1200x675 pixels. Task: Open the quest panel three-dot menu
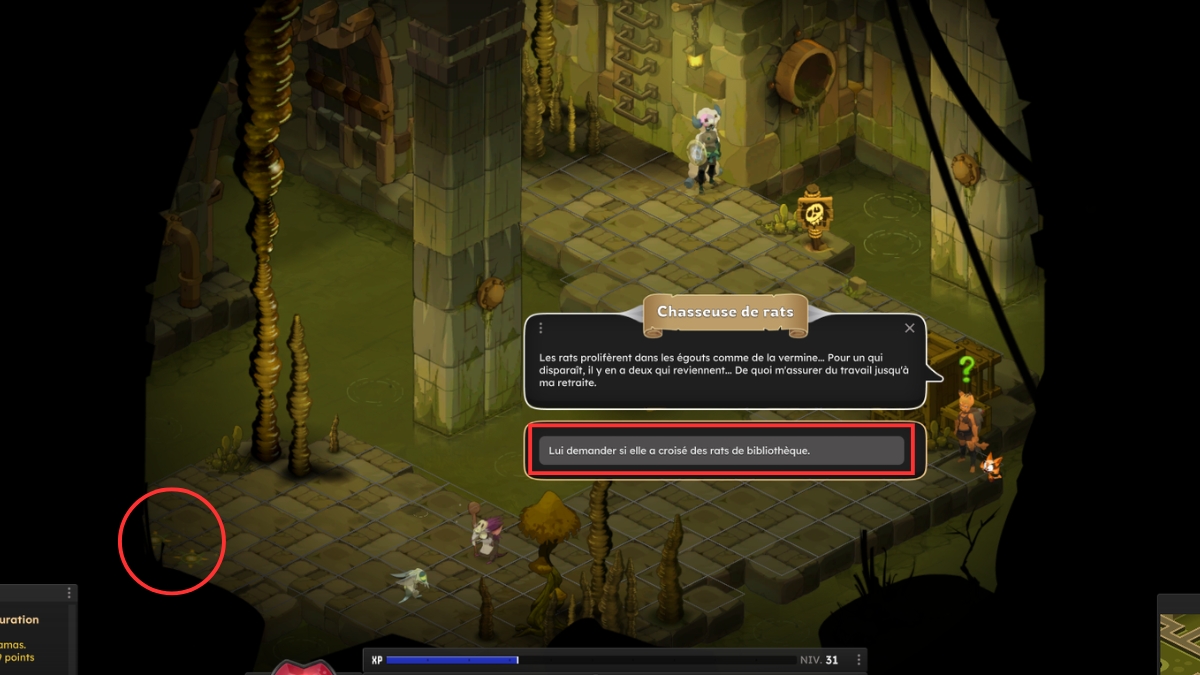pyautogui.click(x=69, y=593)
